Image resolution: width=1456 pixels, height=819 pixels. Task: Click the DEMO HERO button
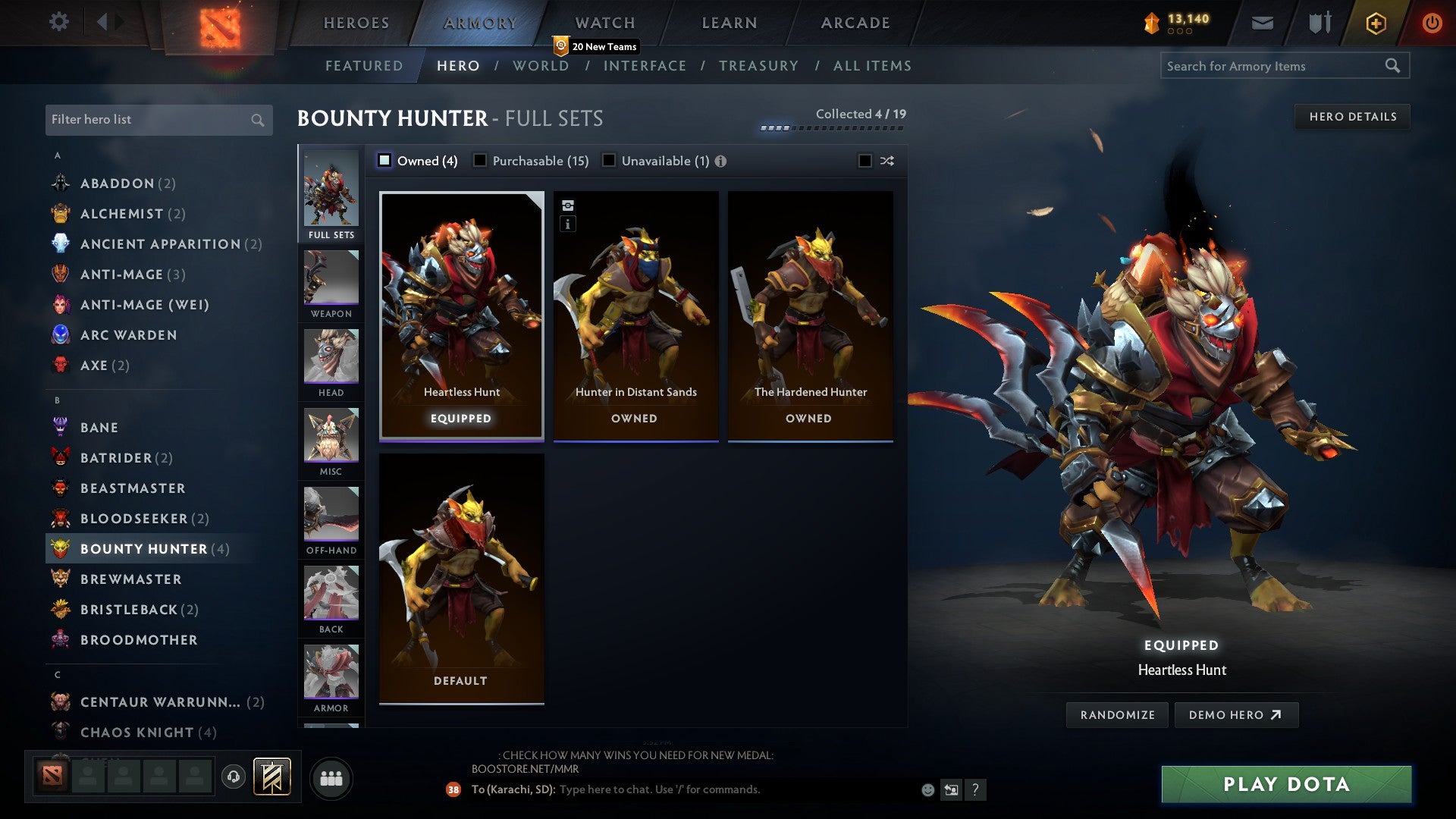(1237, 714)
